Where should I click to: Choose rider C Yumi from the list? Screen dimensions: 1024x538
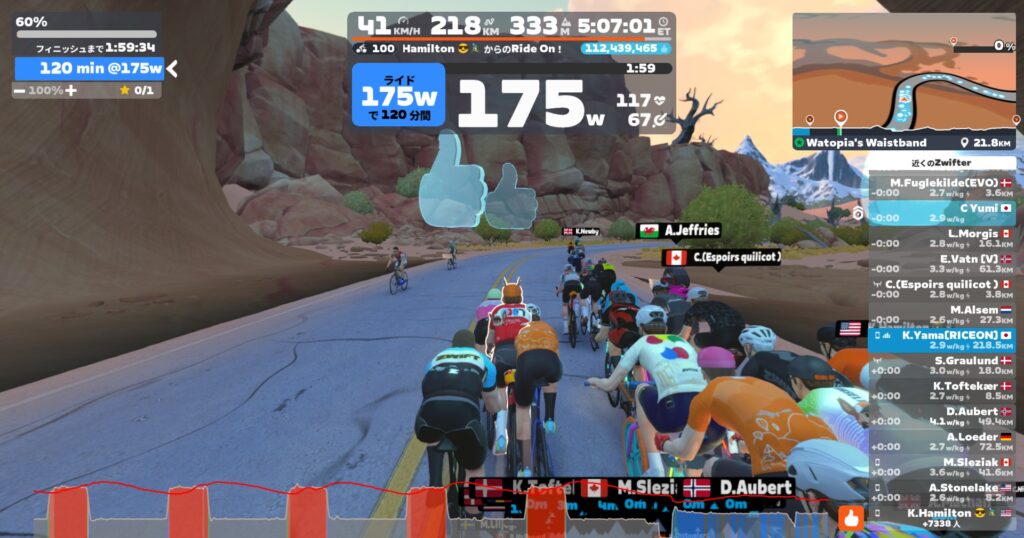coord(941,213)
